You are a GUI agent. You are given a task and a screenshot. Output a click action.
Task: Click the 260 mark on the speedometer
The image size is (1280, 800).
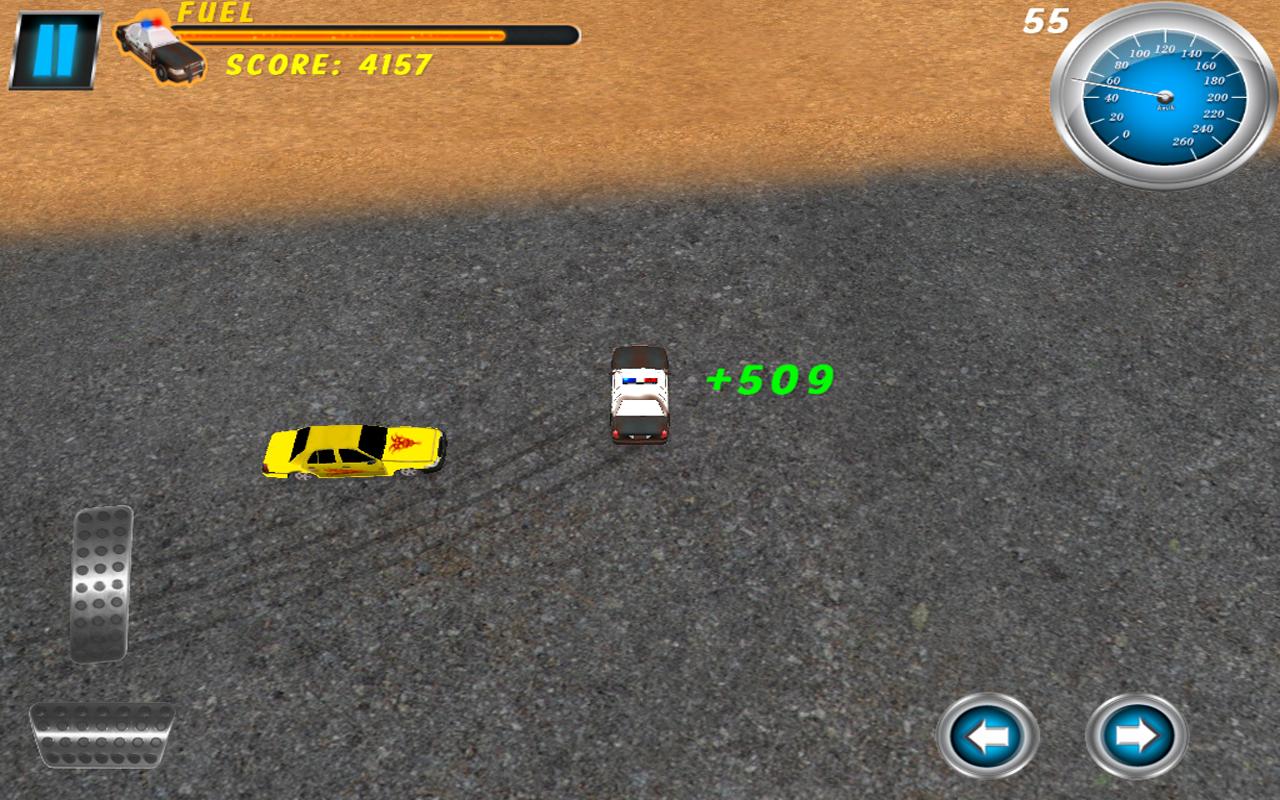coord(1185,141)
